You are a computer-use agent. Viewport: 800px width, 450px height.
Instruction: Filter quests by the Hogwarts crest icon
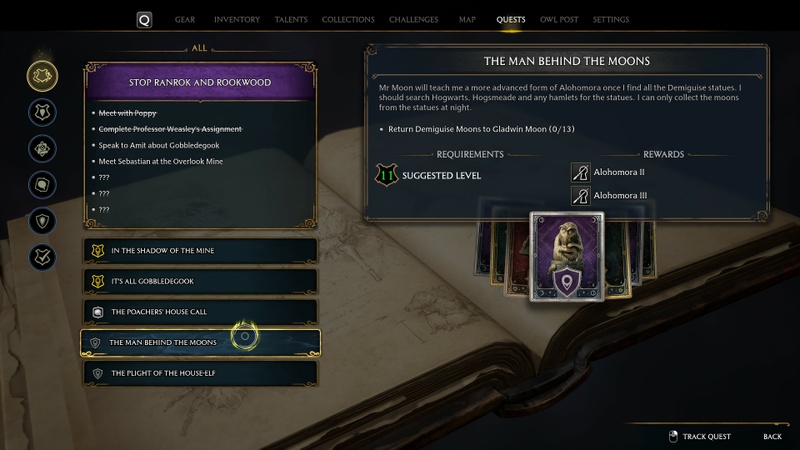pos(42,112)
